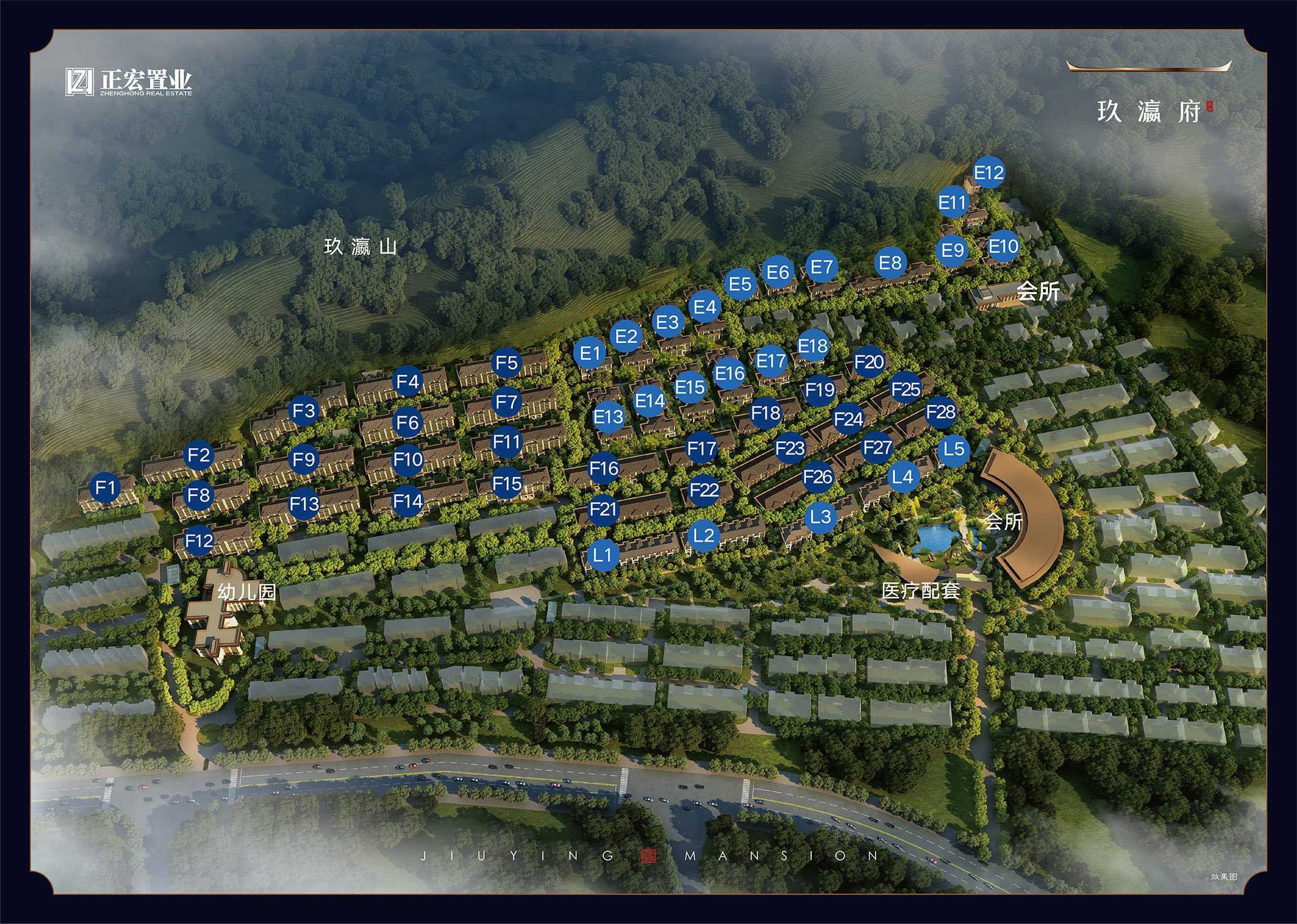
Task: Select the F3 building marker
Action: click(304, 411)
